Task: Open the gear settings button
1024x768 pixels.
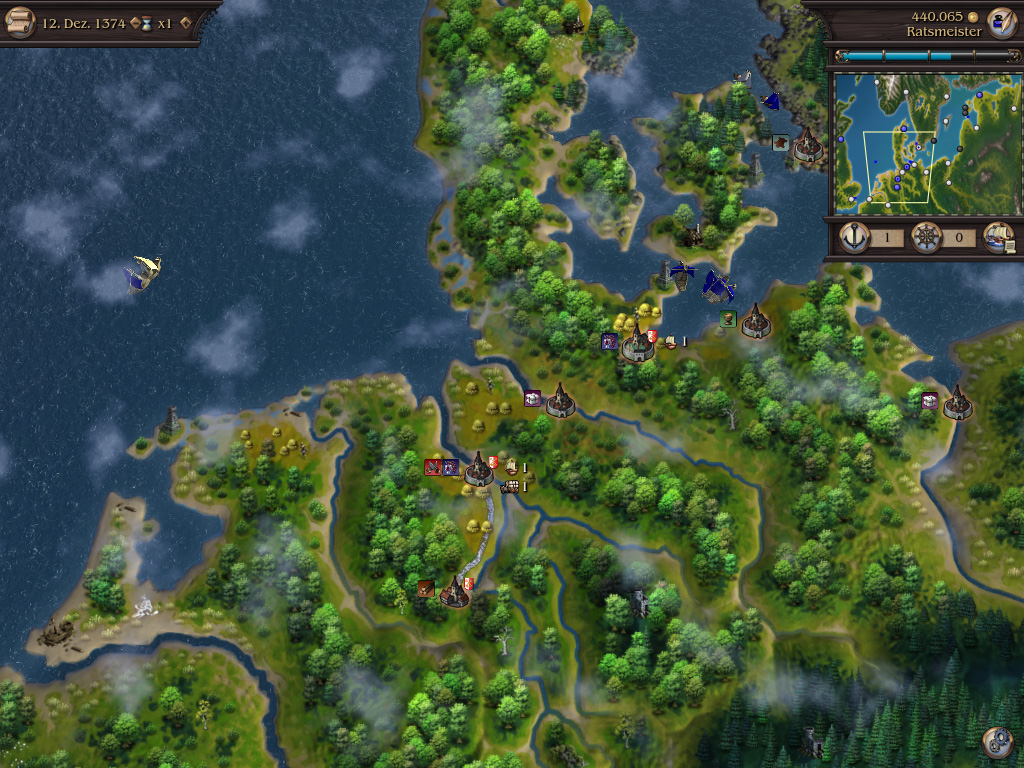Action: coord(997,742)
